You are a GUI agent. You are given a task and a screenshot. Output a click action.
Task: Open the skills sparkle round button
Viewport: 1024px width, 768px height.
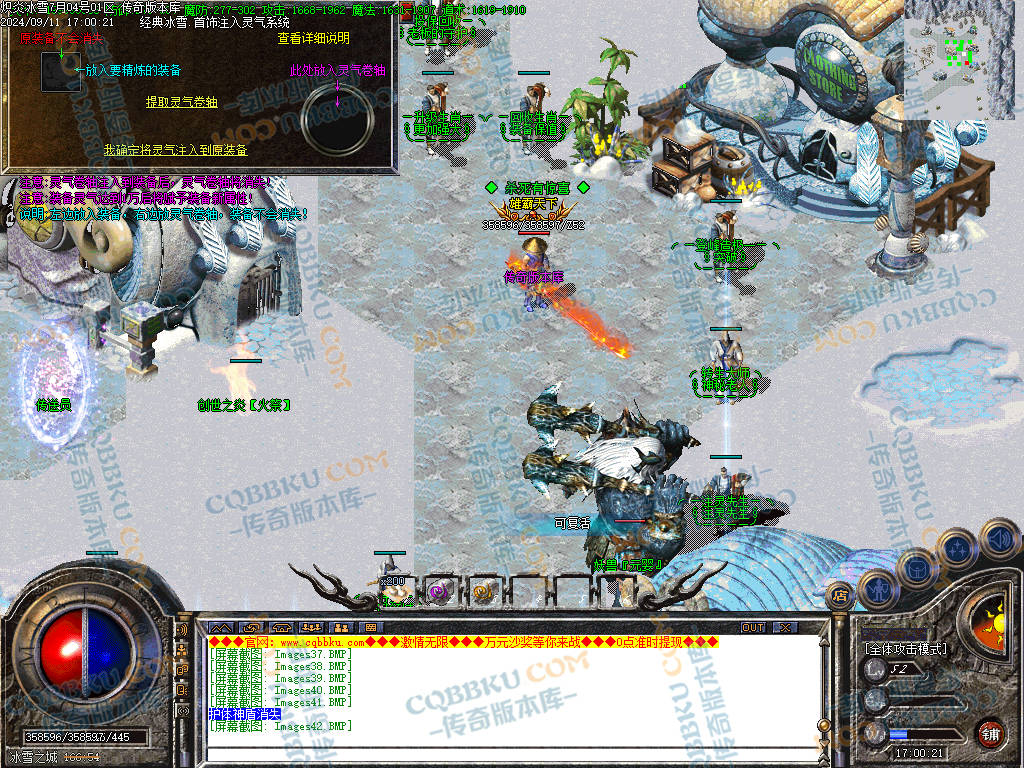pos(959,548)
